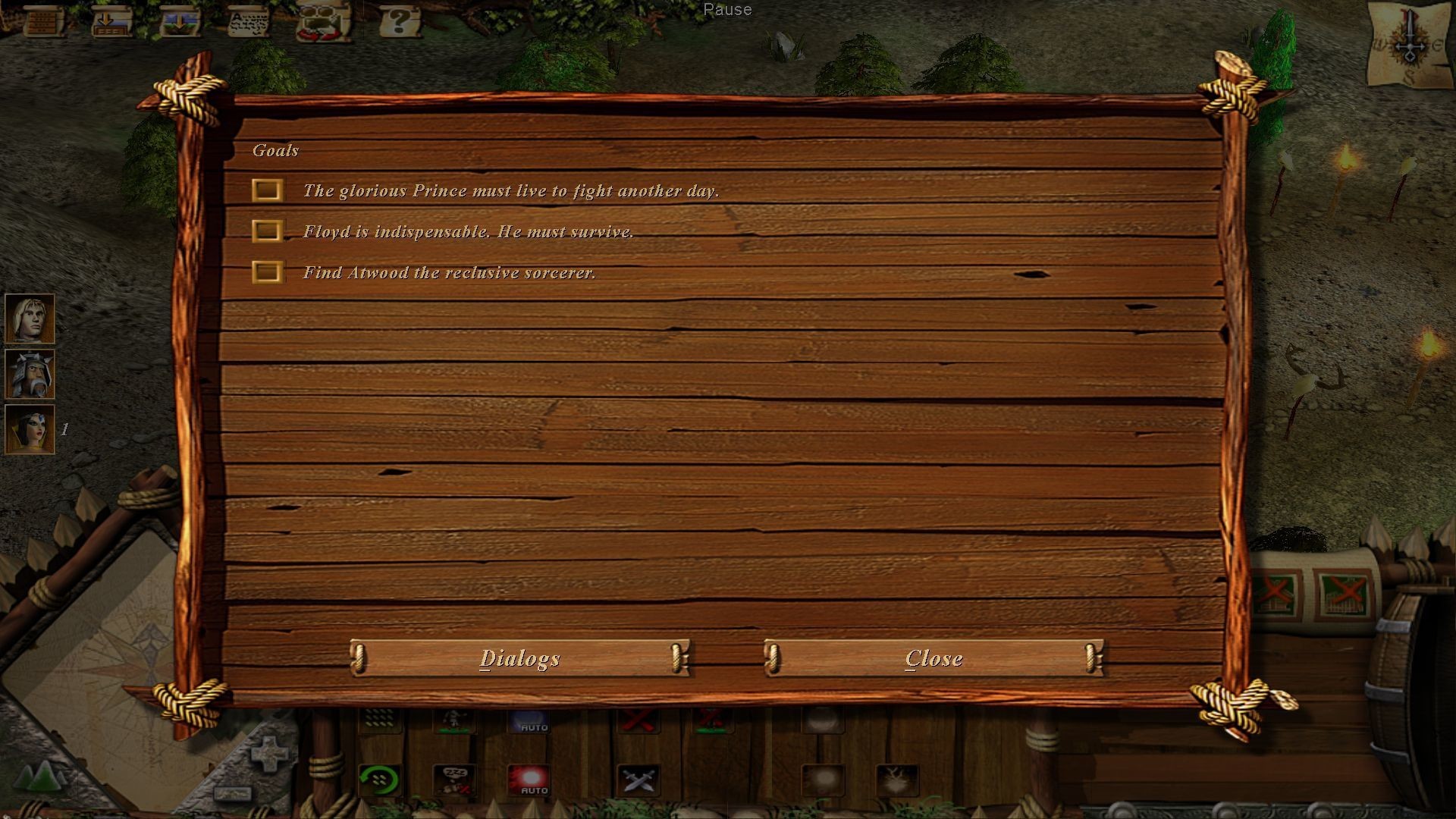This screenshot has width=1456, height=819.
Task: Click the green rotate formation icon
Action: pyautogui.click(x=379, y=780)
